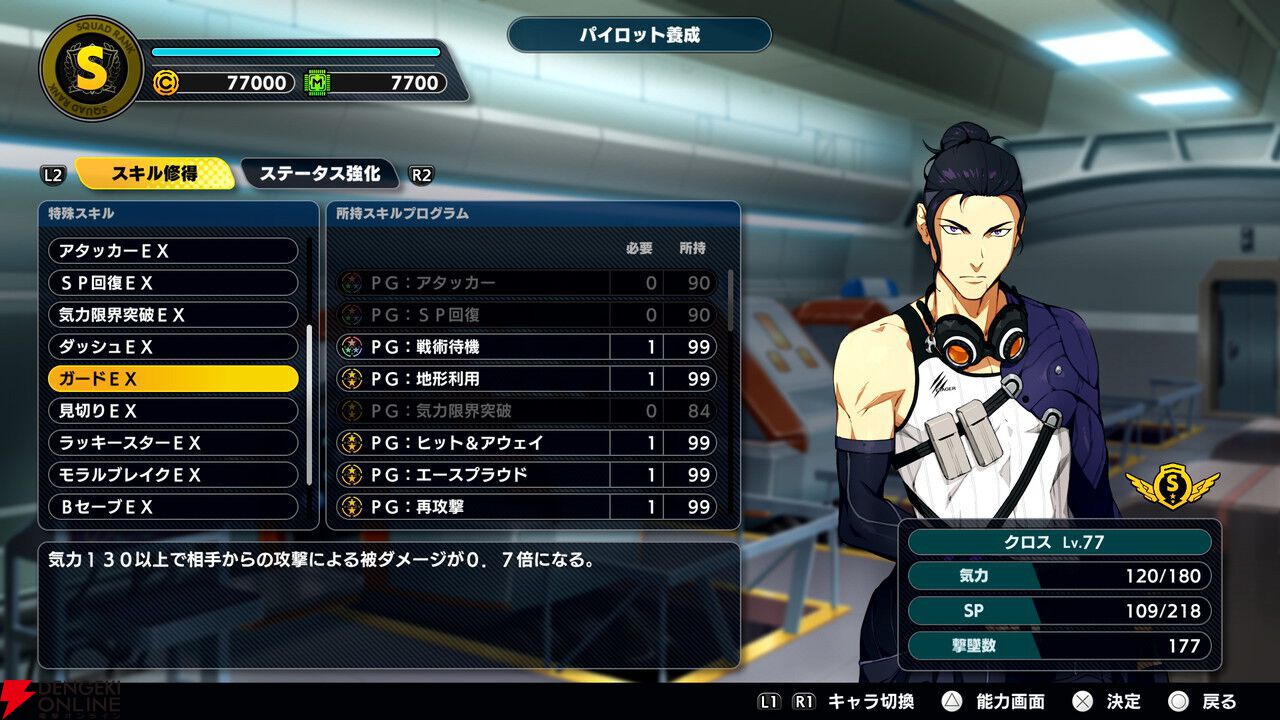Select the greyed PG:SP回復 program row
The height and width of the screenshot is (720, 1280).
click(x=526, y=315)
